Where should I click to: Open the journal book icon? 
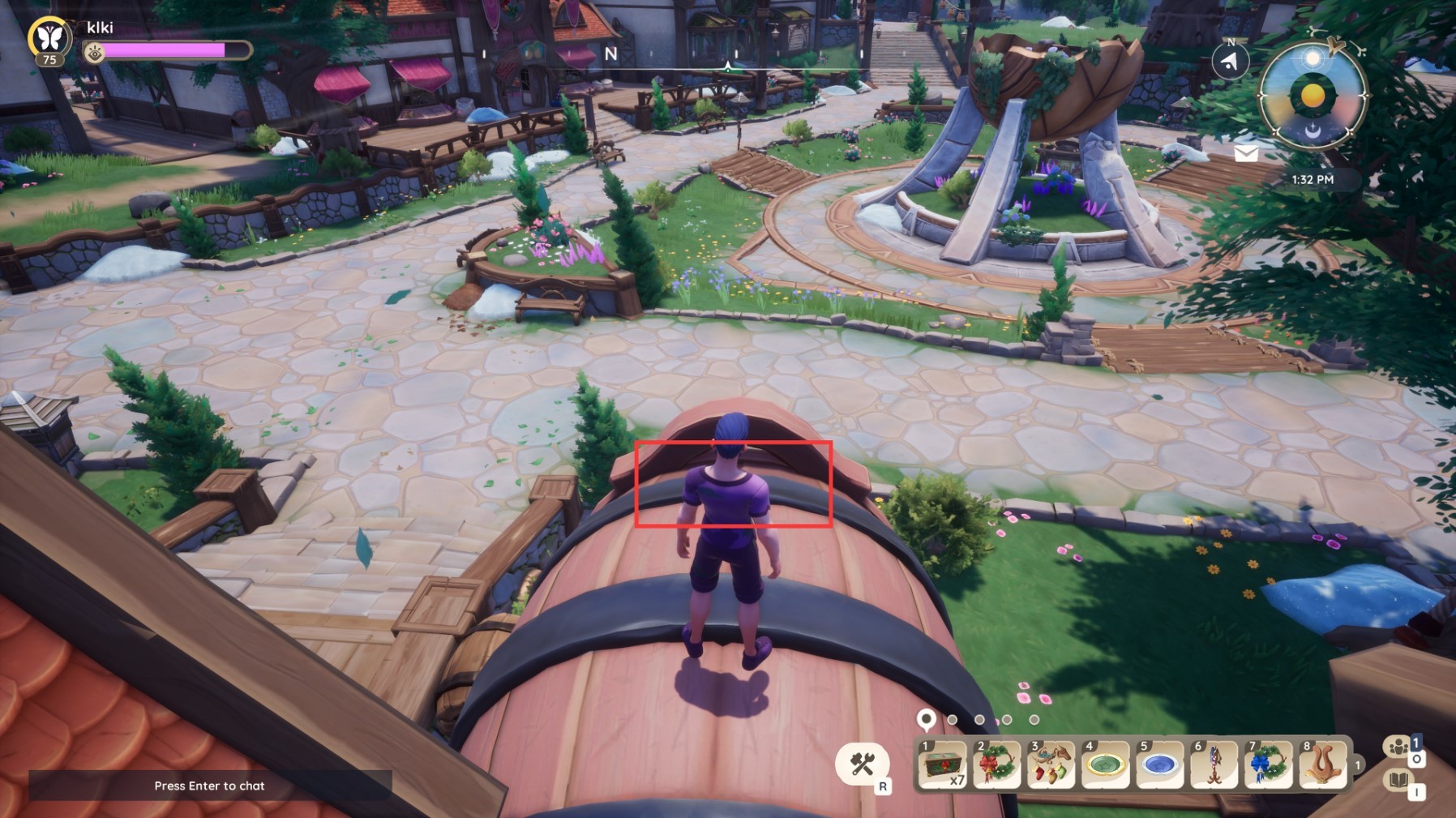[1398, 781]
